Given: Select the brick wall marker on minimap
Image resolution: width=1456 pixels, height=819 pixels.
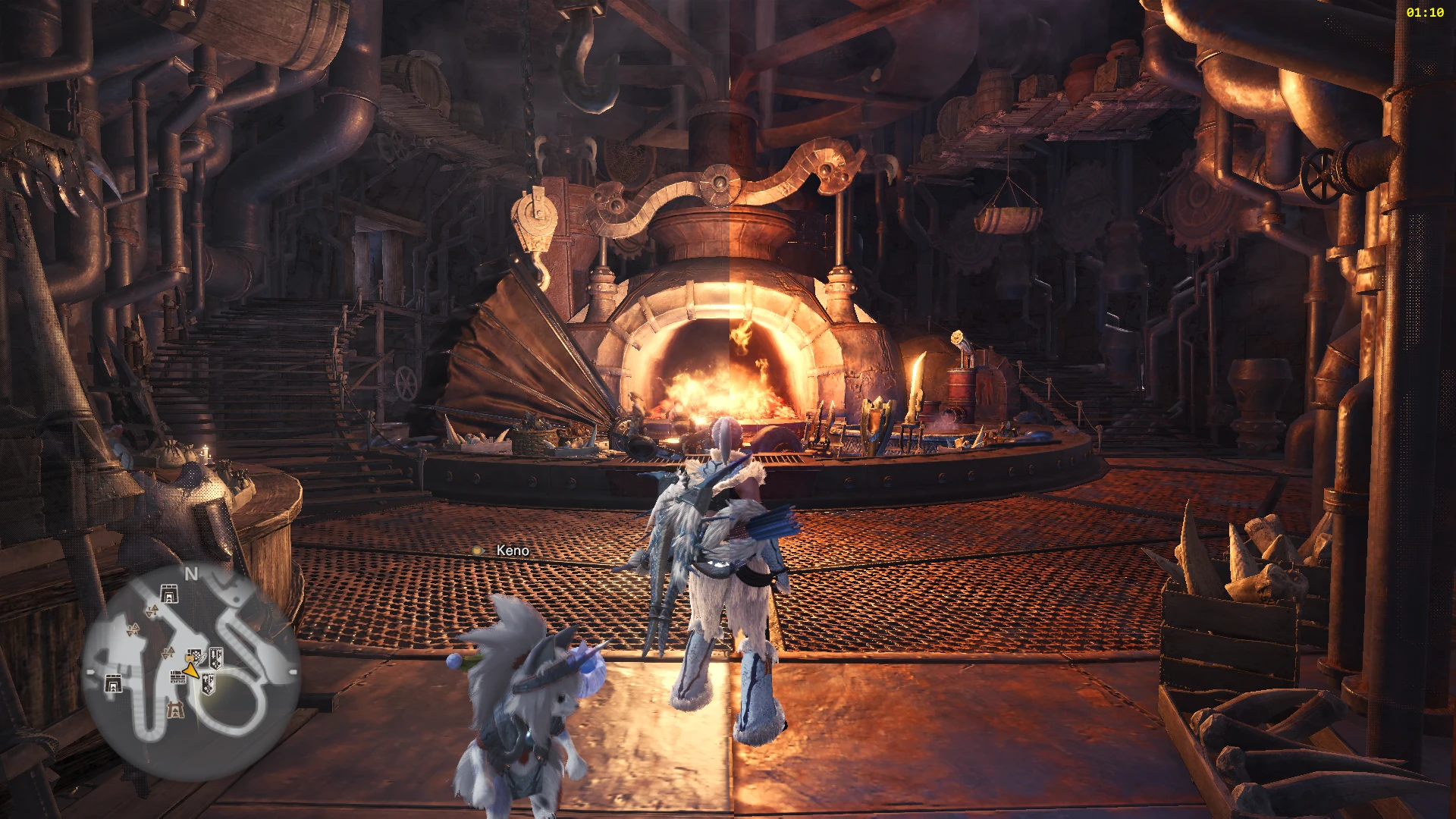Looking at the screenshot, I should (x=177, y=677).
